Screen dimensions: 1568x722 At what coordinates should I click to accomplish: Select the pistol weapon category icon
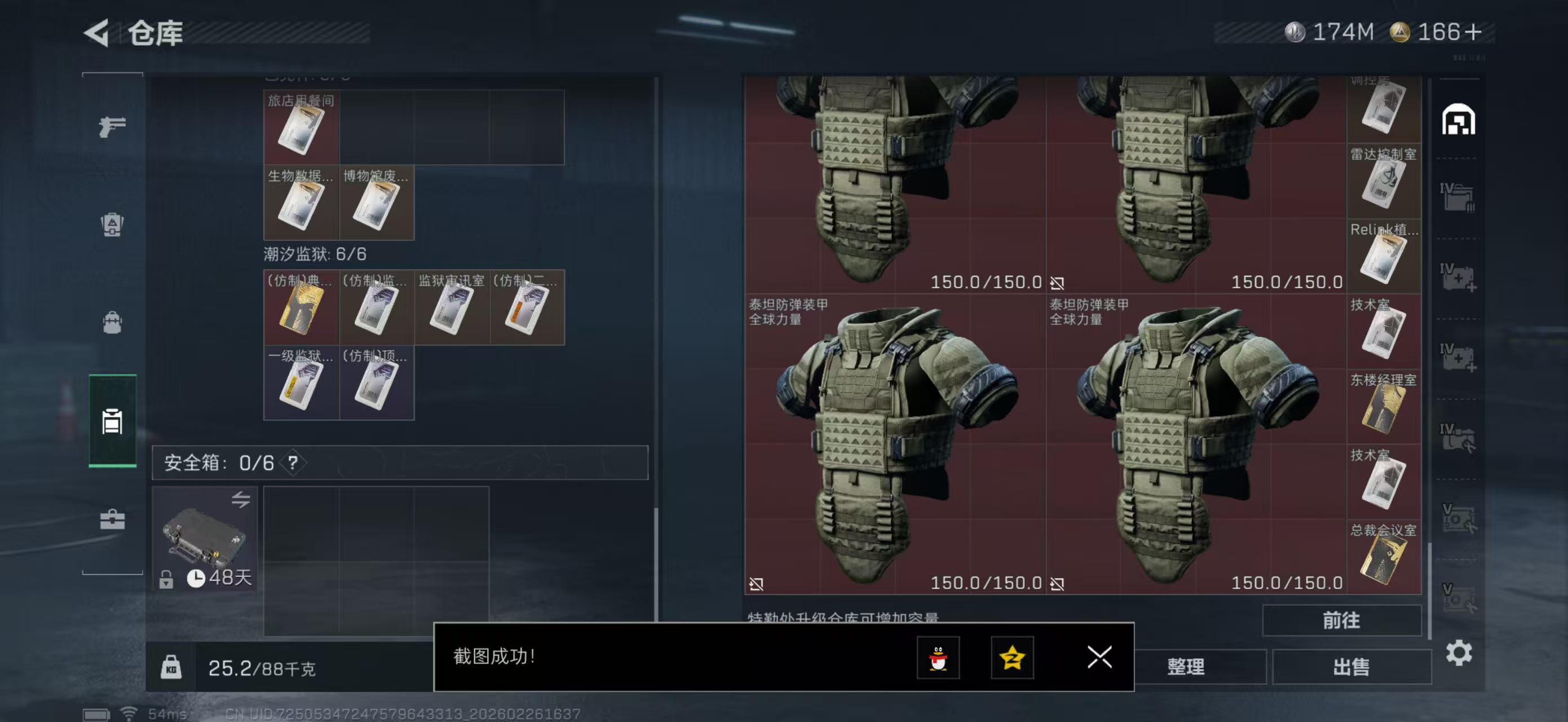pyautogui.click(x=112, y=126)
